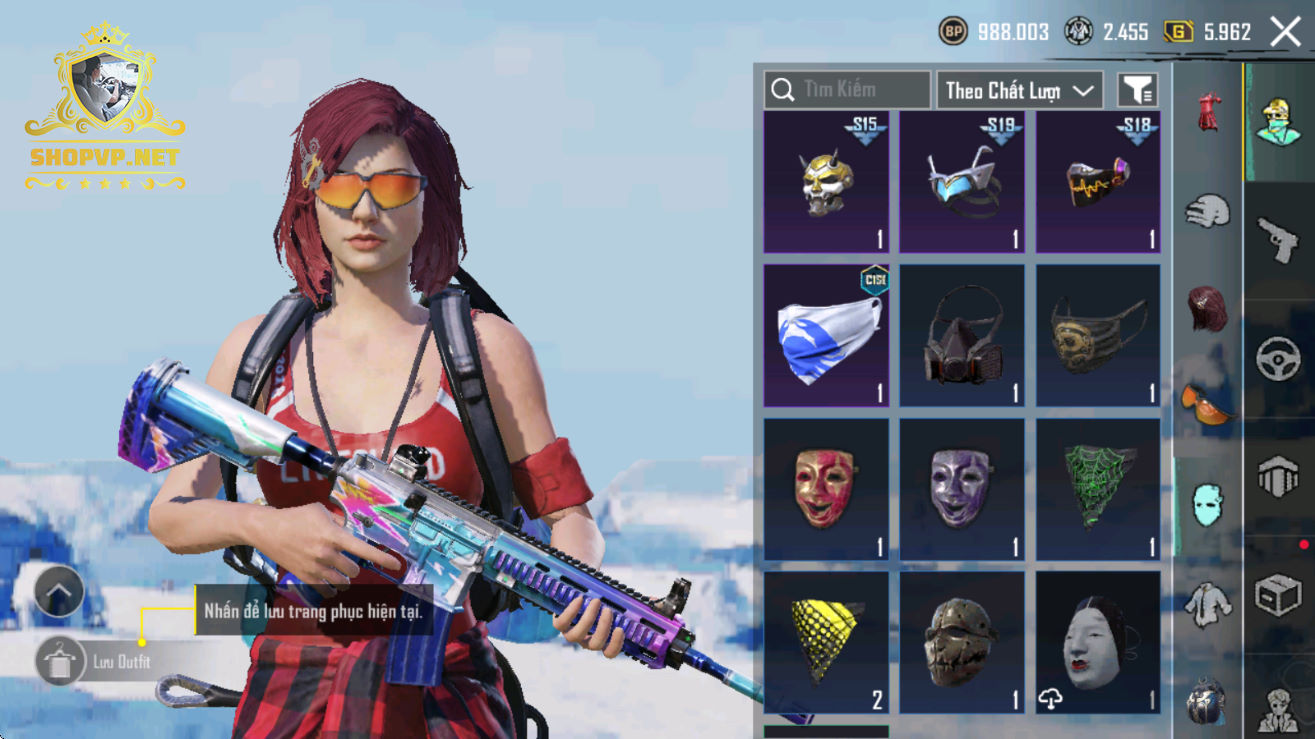The image size is (1315, 739).
Task: Pick the yellow dotted bandana
Action: [x=826, y=643]
